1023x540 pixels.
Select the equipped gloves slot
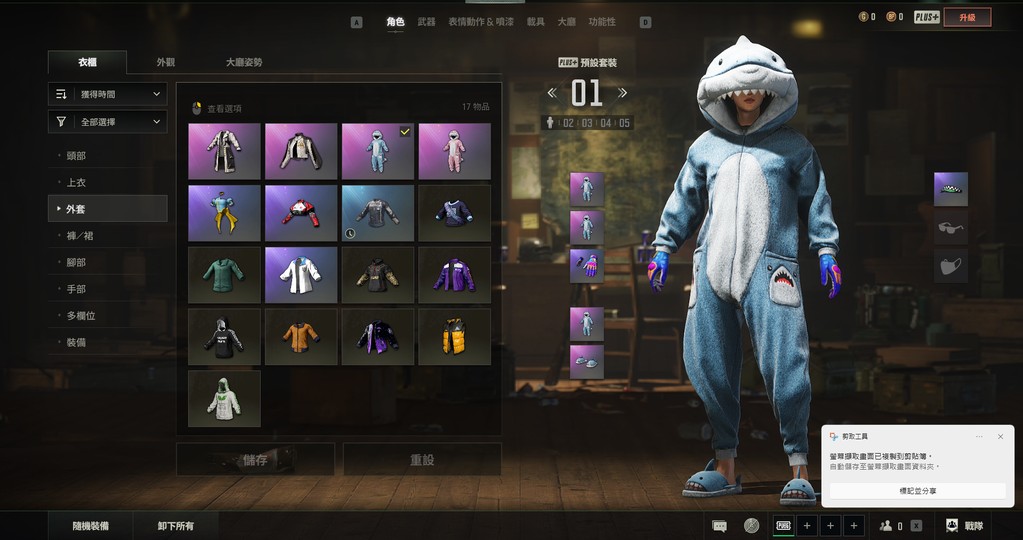tap(587, 265)
